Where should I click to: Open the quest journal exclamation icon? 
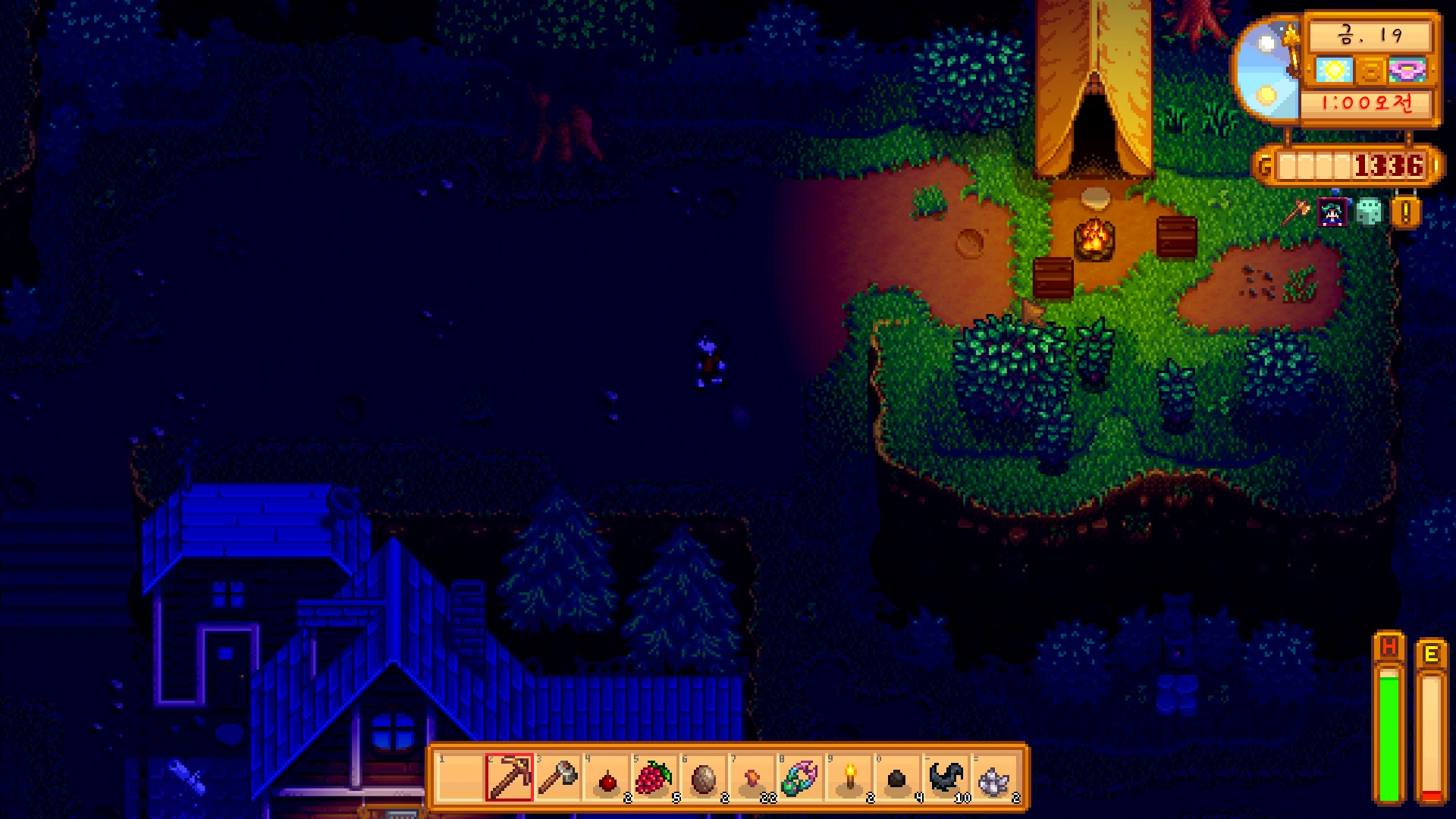point(1405,212)
